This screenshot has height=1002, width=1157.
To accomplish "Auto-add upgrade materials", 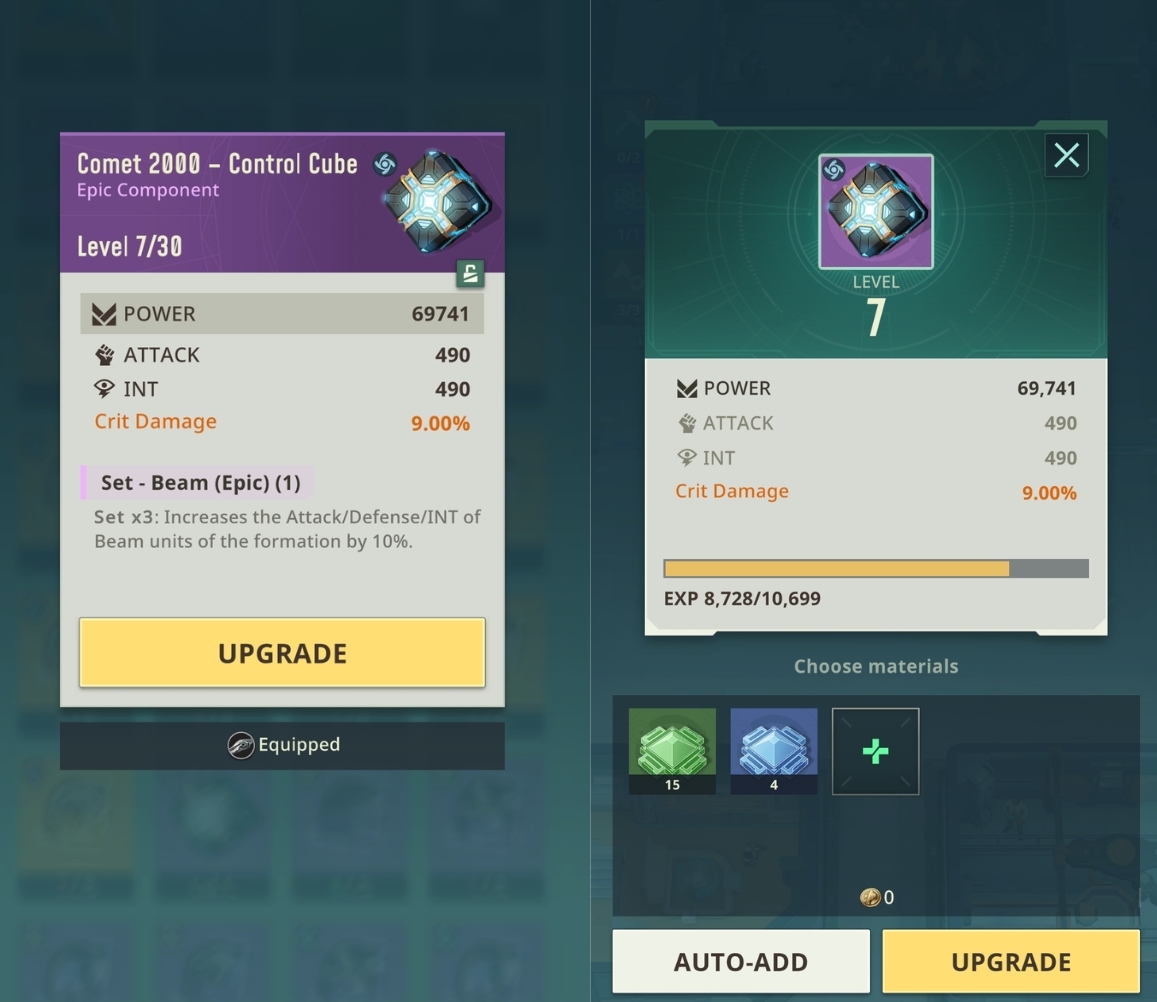I will point(741,961).
